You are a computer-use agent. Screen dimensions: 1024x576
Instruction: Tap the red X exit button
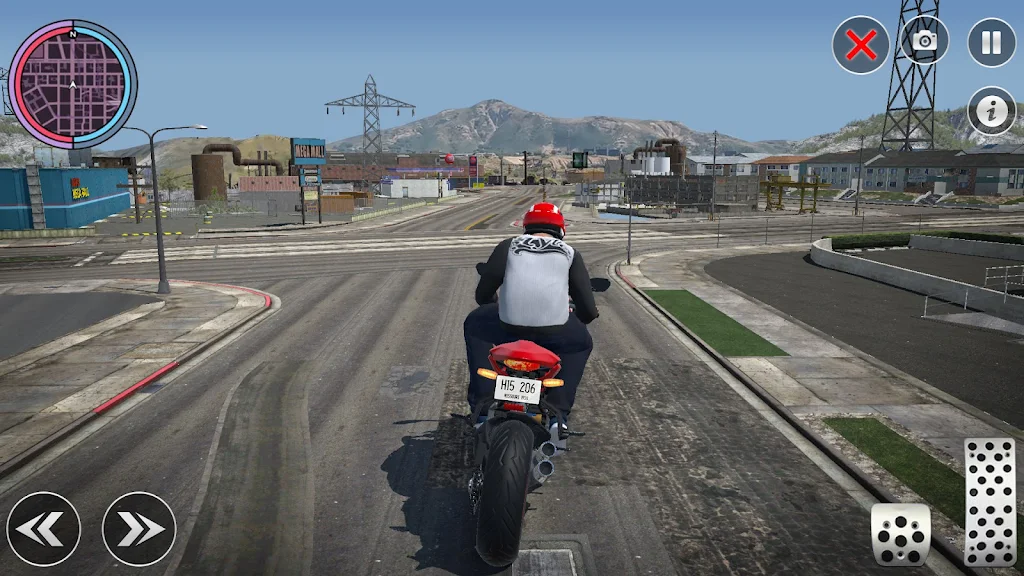point(861,45)
